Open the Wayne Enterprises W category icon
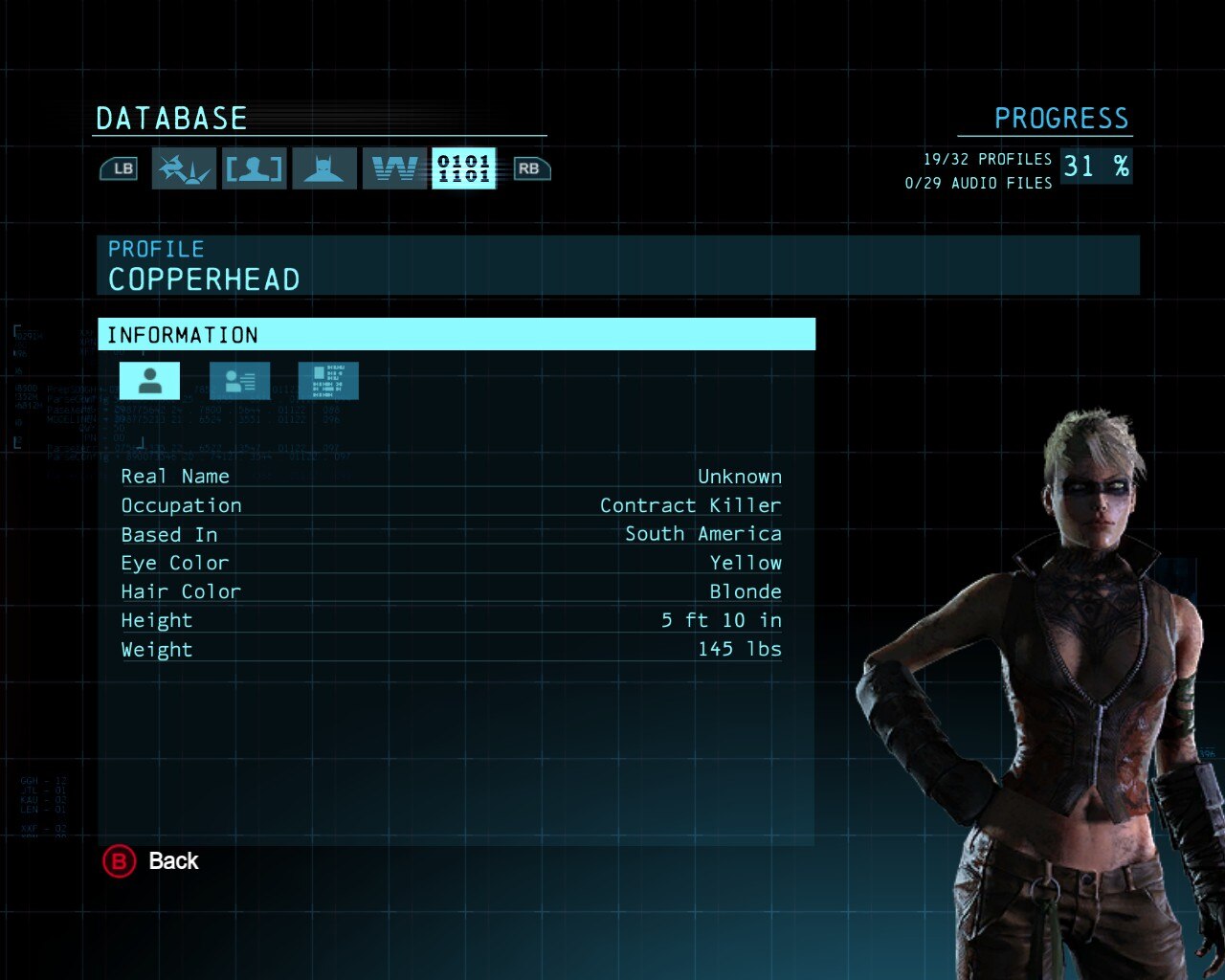The image size is (1225, 980). click(x=393, y=167)
